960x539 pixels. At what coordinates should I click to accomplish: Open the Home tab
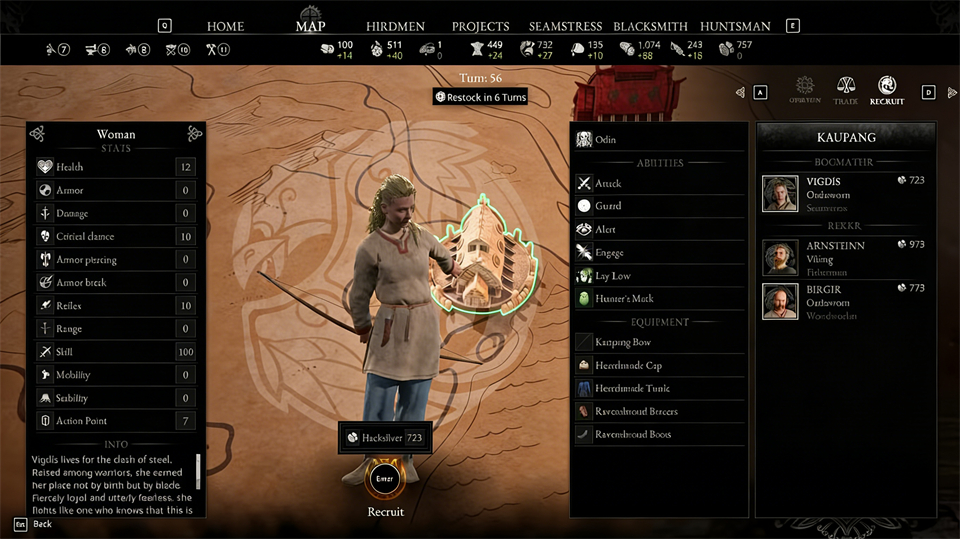point(225,26)
